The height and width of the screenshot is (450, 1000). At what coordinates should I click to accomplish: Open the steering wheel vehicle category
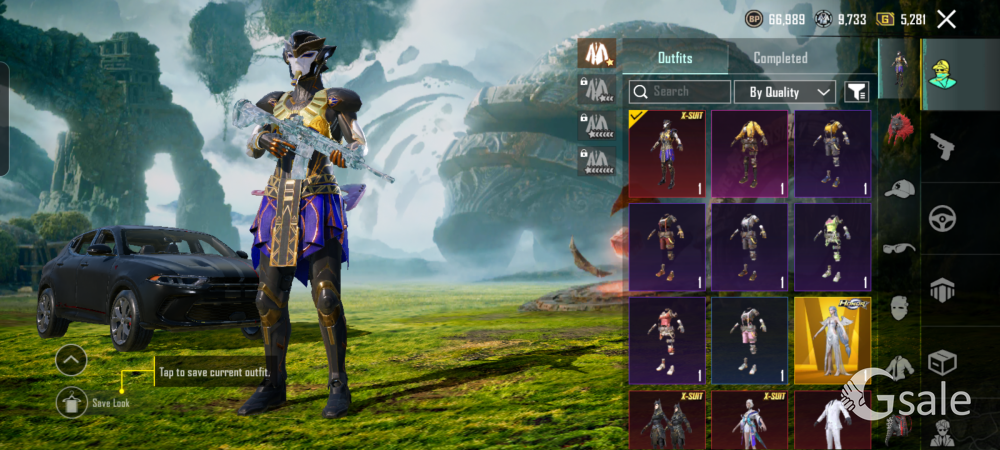click(942, 218)
